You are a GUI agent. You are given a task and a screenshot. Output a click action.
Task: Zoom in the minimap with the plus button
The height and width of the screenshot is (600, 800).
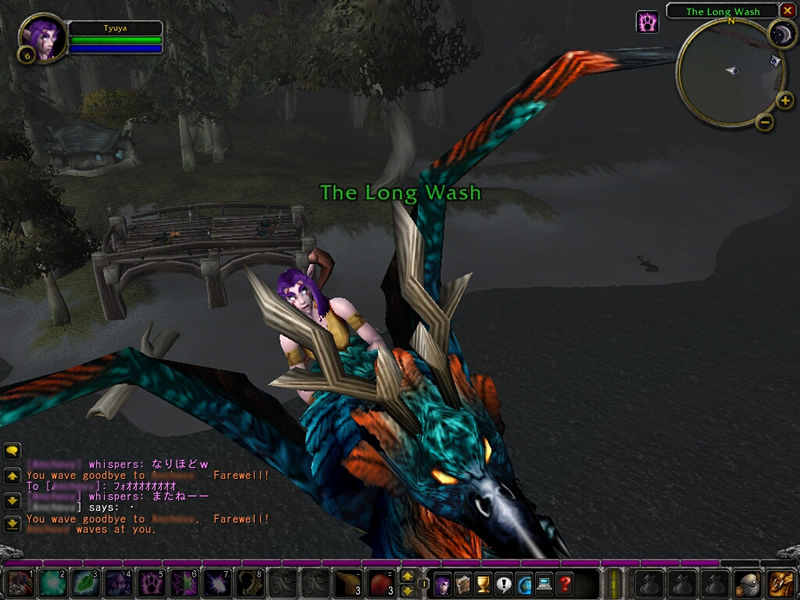tap(784, 100)
